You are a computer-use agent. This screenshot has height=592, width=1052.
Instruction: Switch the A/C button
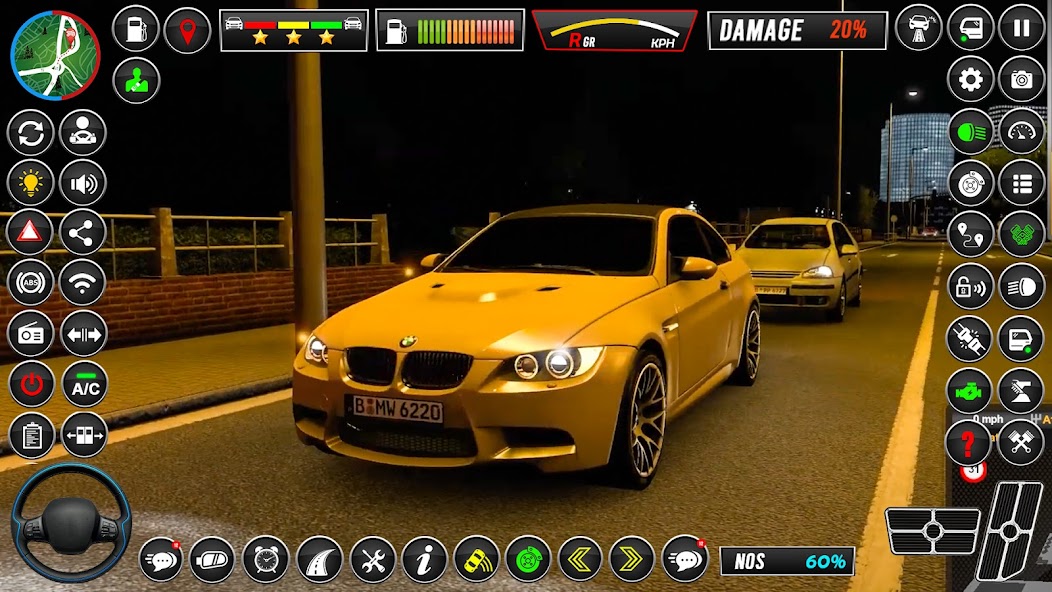click(x=84, y=385)
